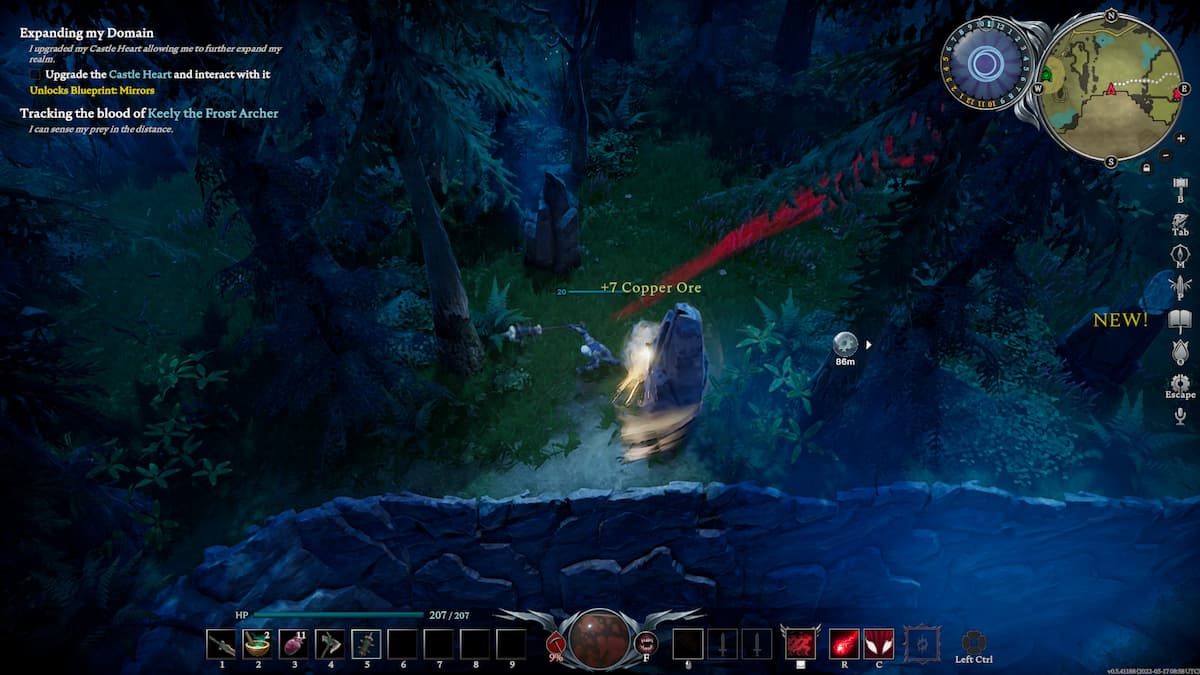Open the character inventory icon labeled Tab
This screenshot has height=675, width=1200.
click(x=1180, y=220)
